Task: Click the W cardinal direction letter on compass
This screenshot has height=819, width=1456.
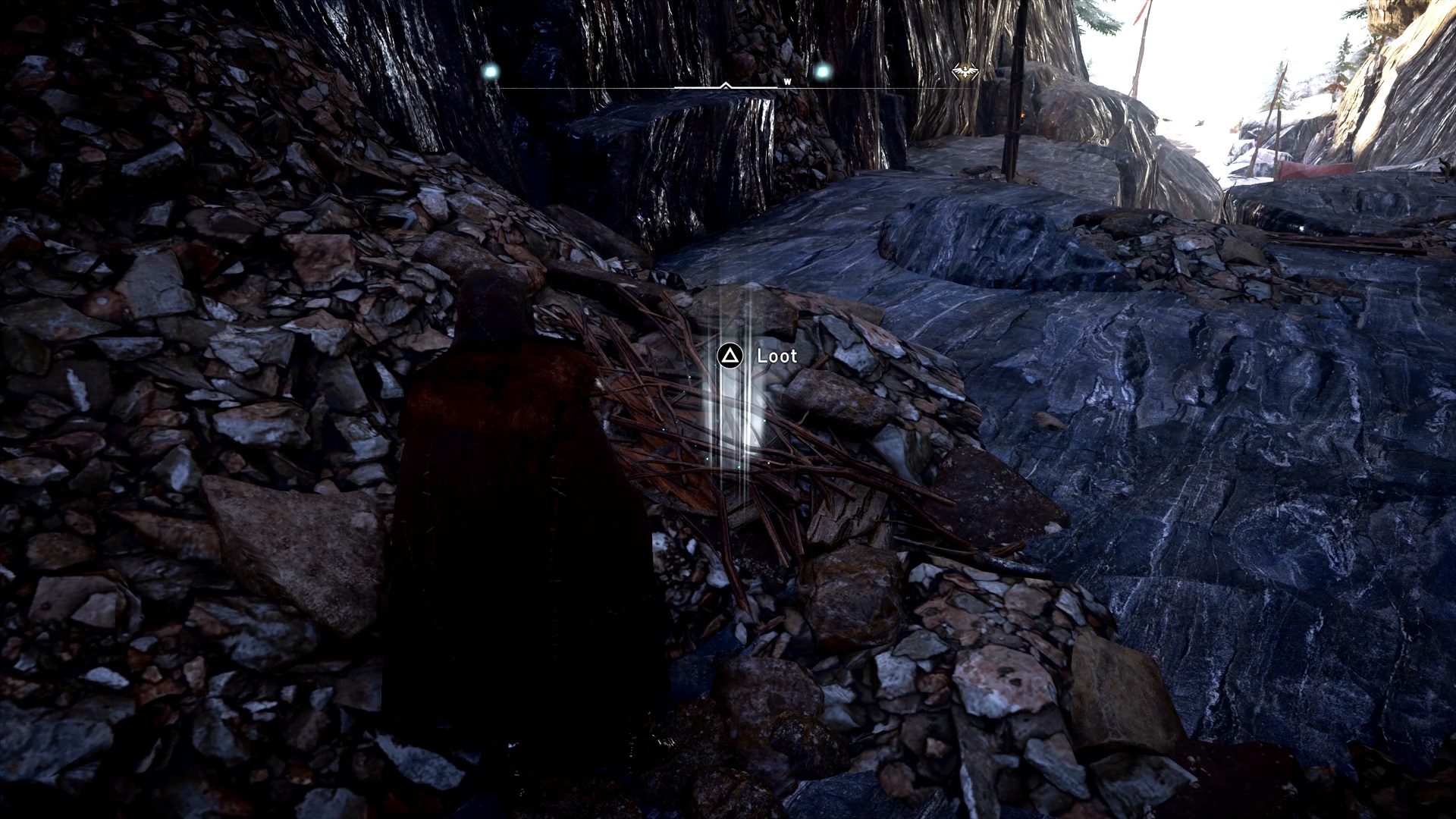Action: (787, 81)
